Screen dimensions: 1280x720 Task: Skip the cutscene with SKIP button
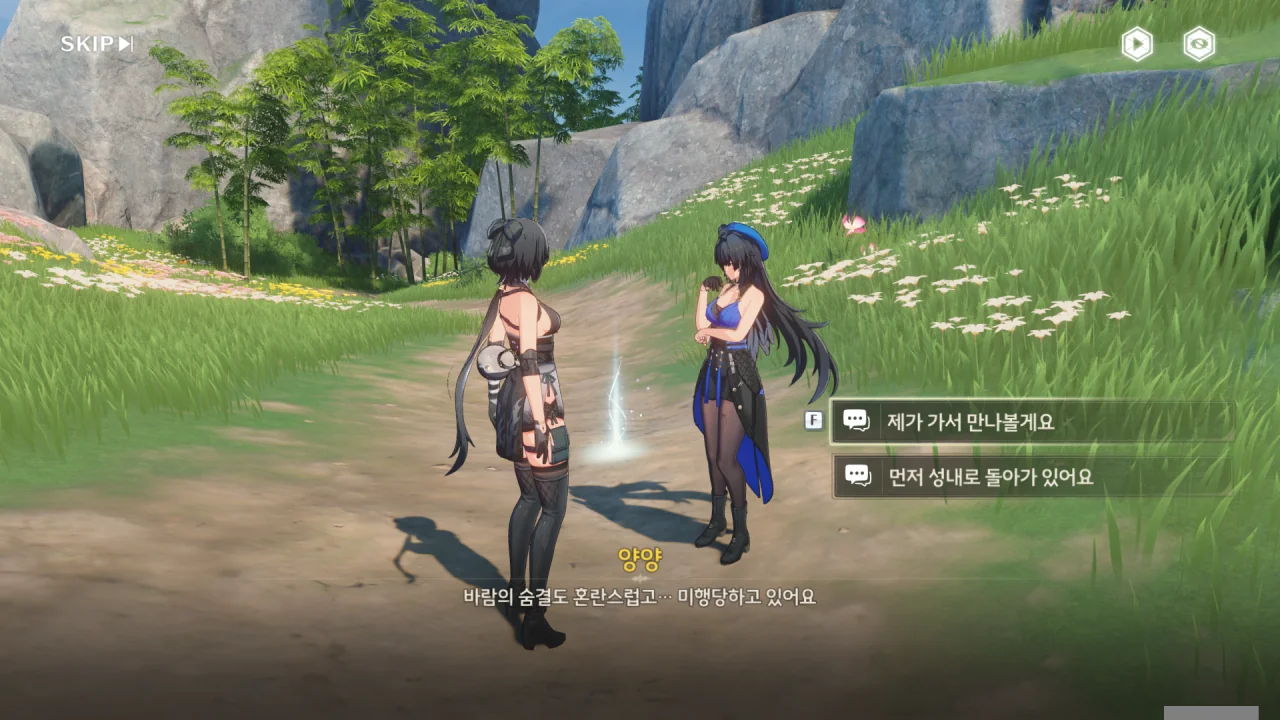click(x=96, y=44)
